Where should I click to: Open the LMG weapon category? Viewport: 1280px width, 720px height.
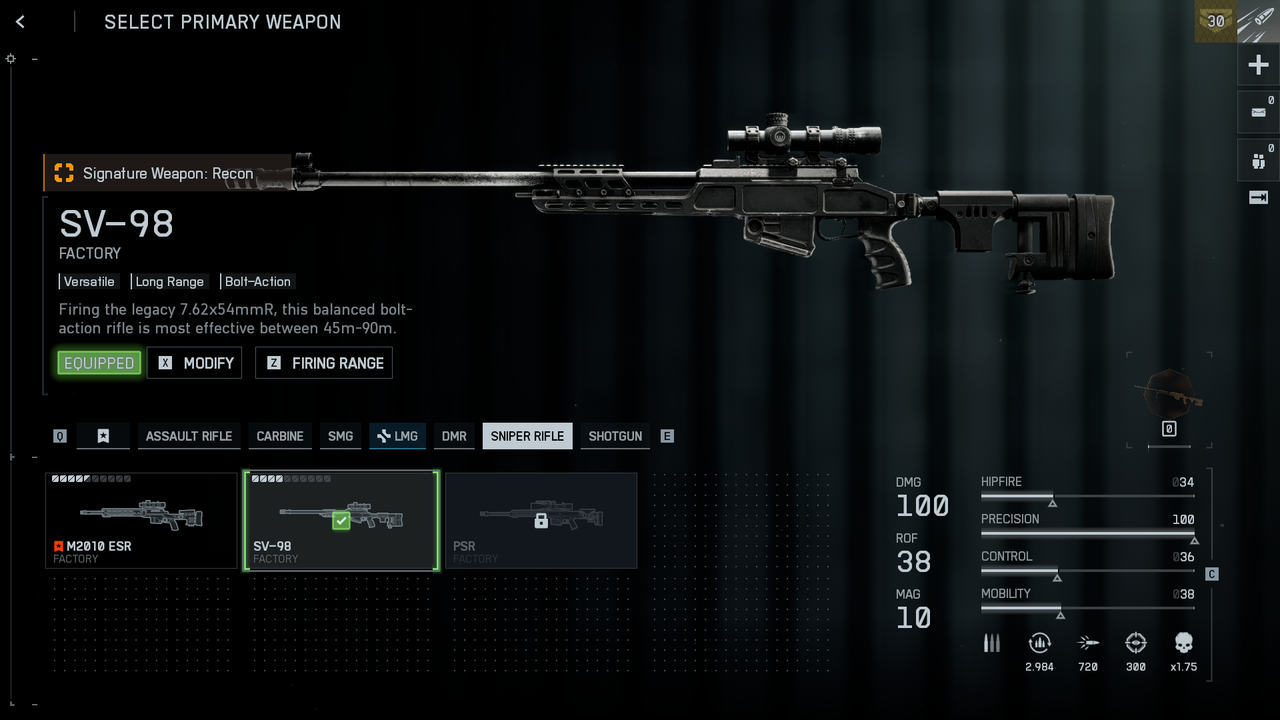point(397,436)
